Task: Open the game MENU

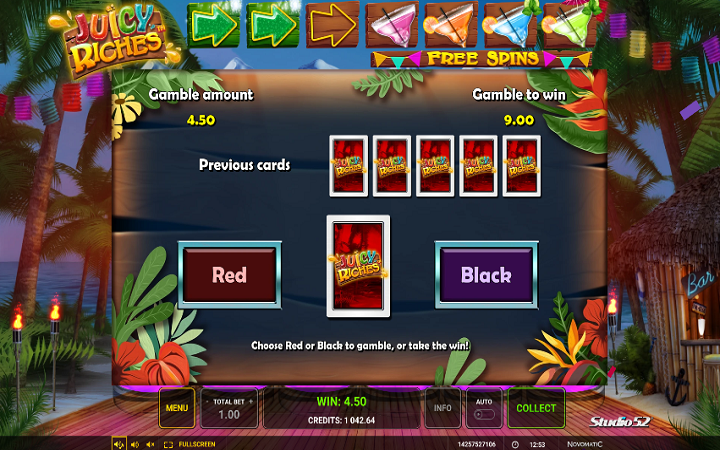Action: [x=177, y=408]
